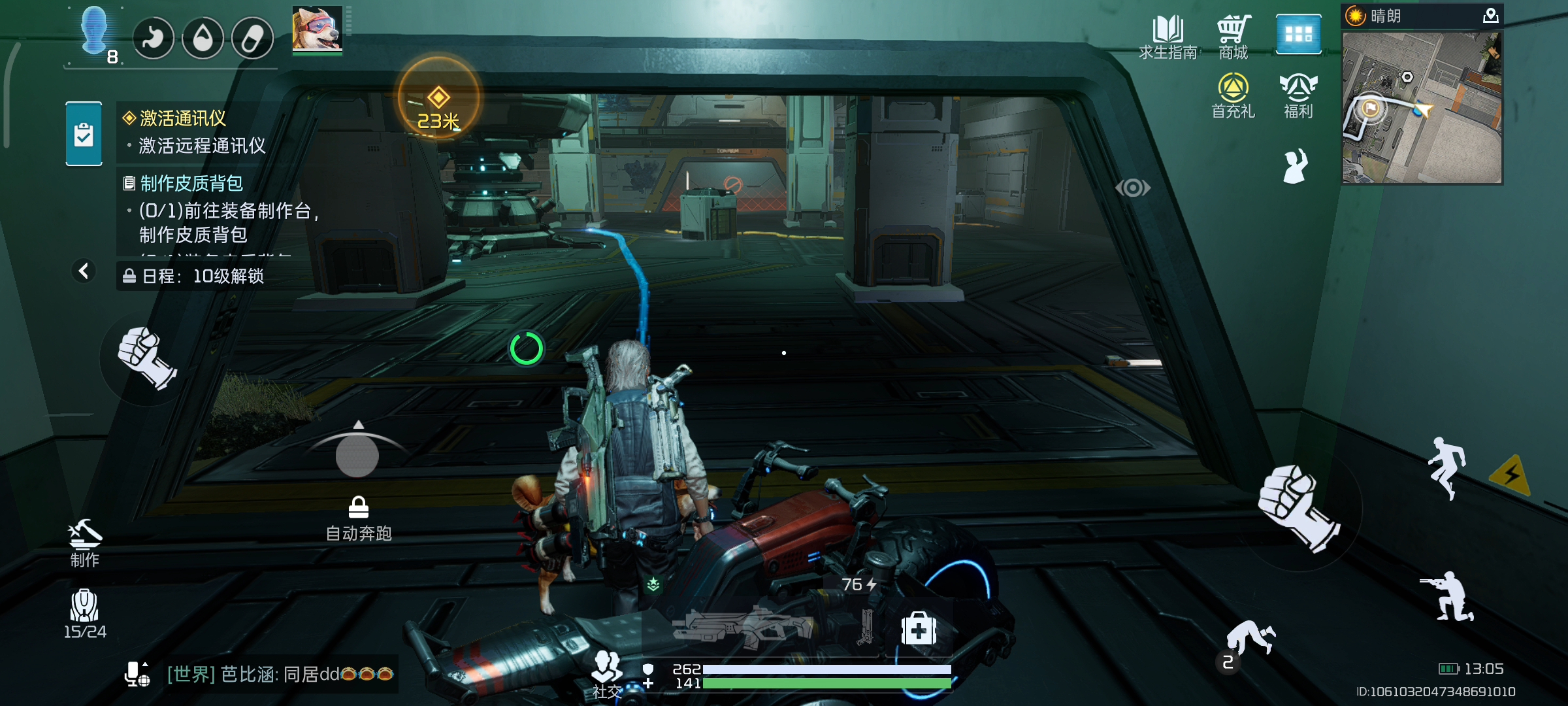Use the medkit quick slot

[x=919, y=629]
